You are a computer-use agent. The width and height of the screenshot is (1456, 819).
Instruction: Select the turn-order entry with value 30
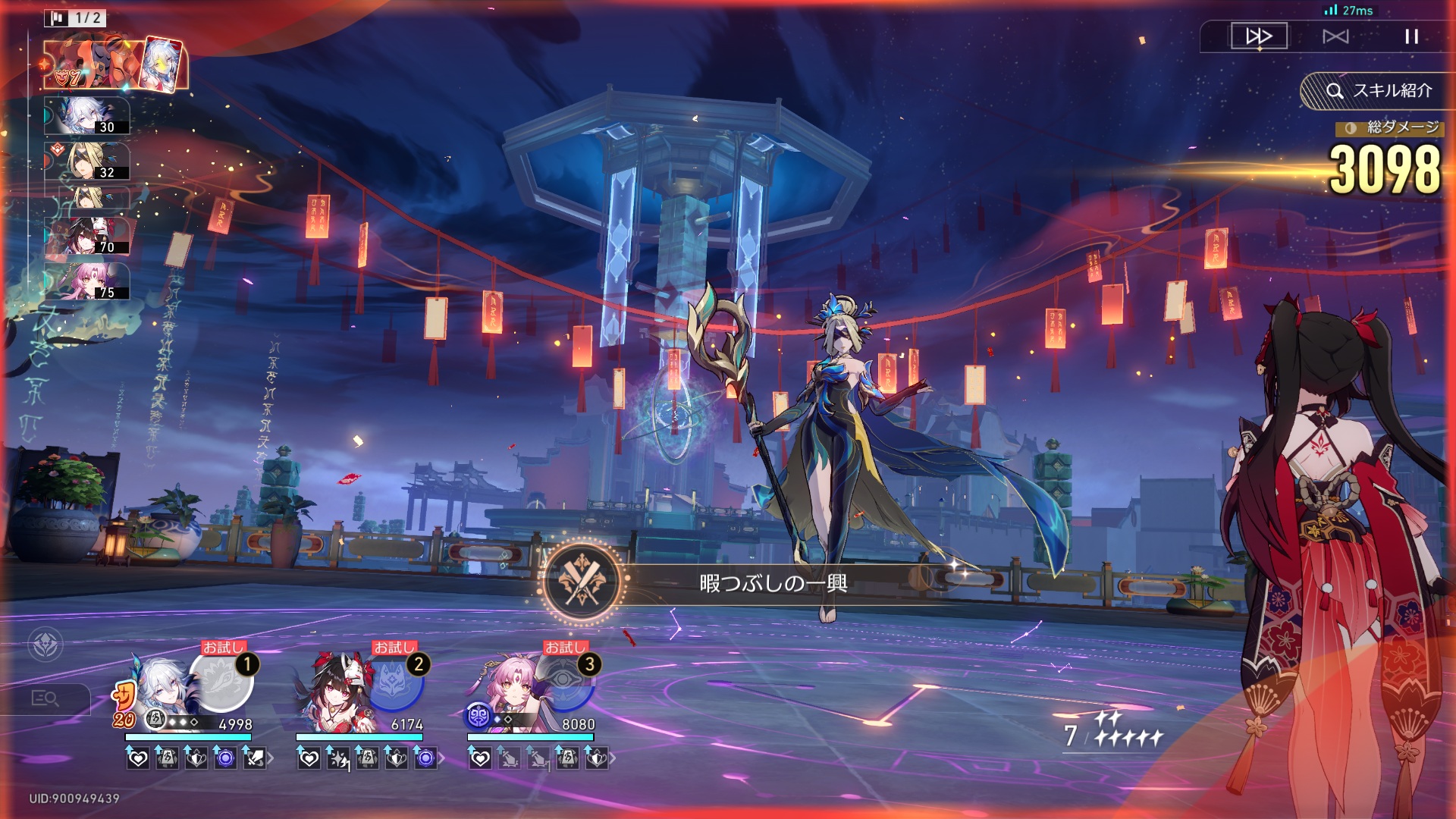click(87, 116)
